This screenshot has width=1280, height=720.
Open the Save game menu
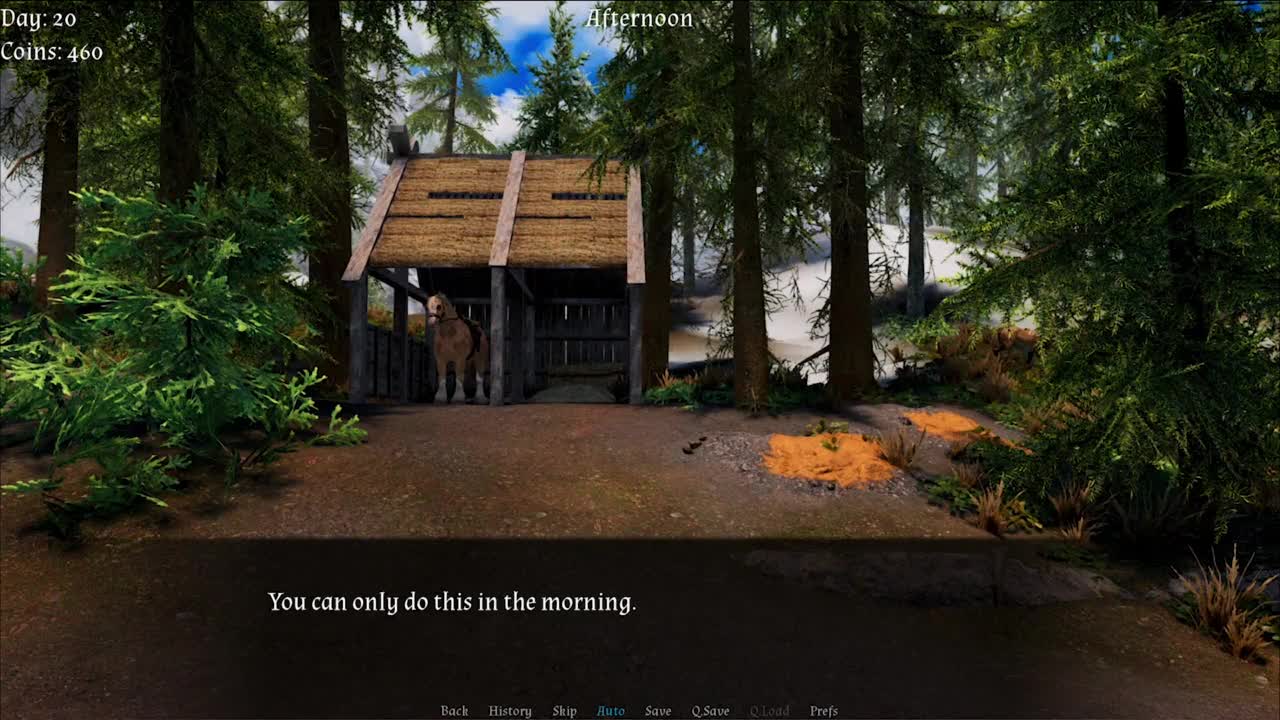pos(658,711)
